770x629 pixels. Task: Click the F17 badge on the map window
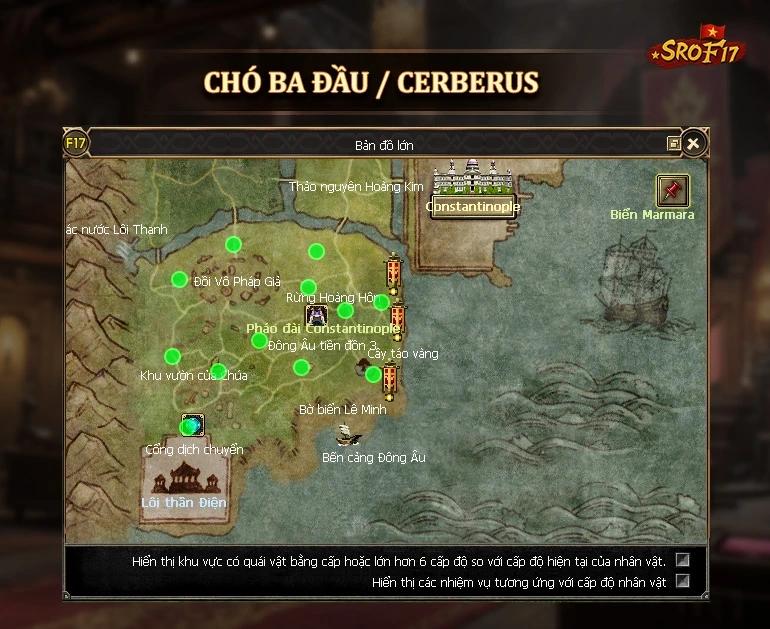(76, 143)
